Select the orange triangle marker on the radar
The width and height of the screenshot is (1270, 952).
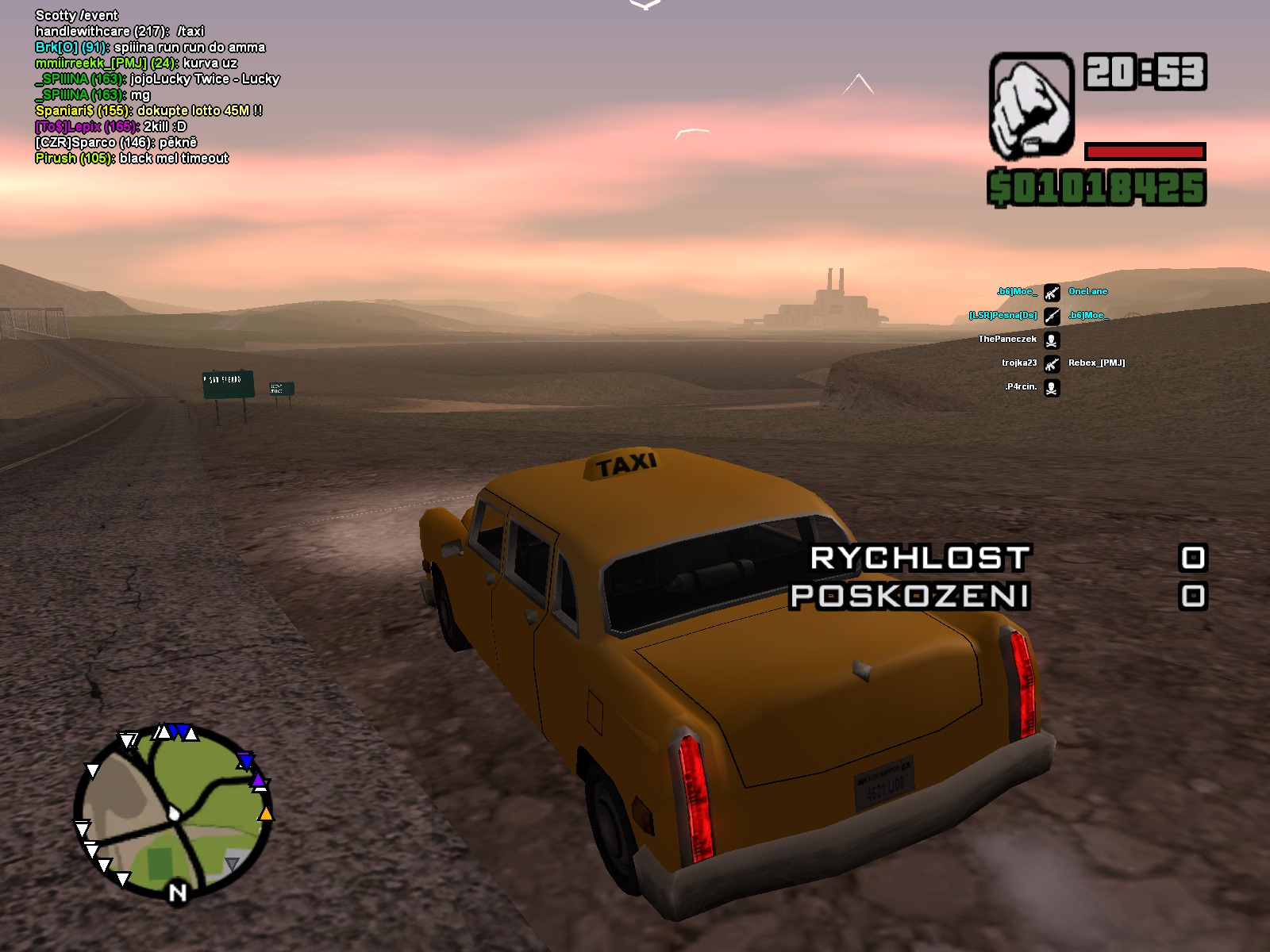coord(266,814)
